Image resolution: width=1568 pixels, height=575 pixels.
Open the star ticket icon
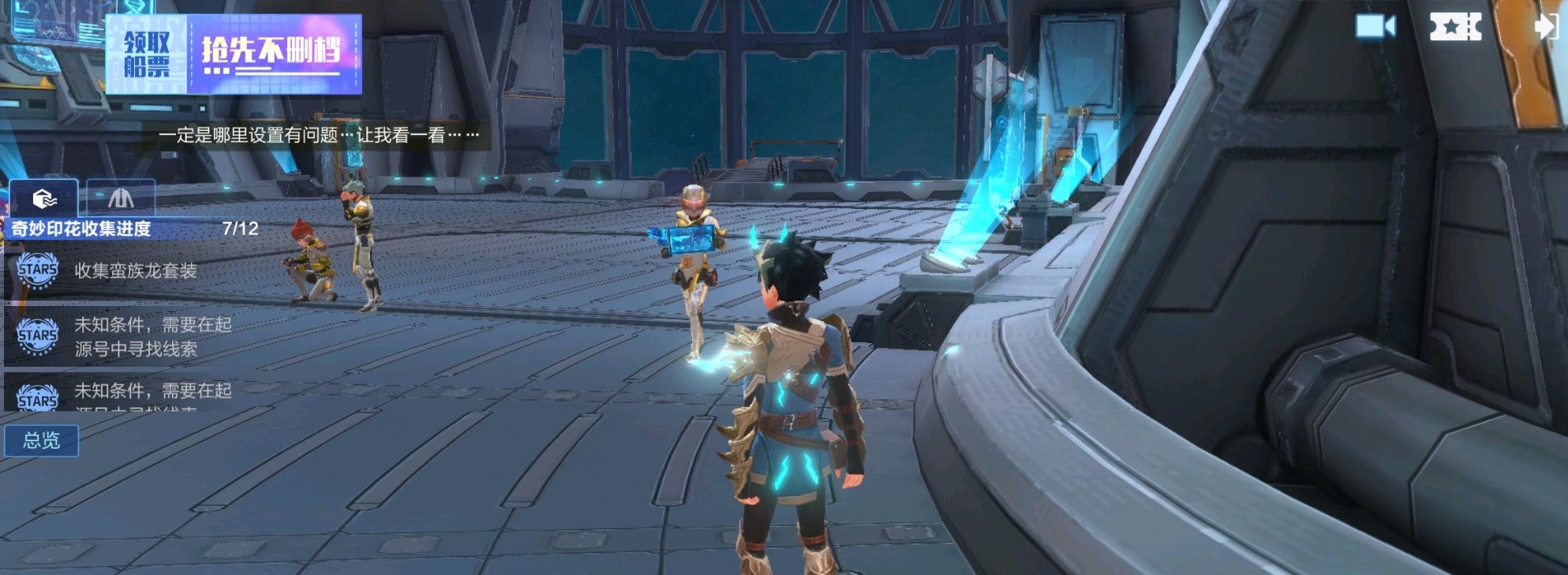tap(1455, 27)
